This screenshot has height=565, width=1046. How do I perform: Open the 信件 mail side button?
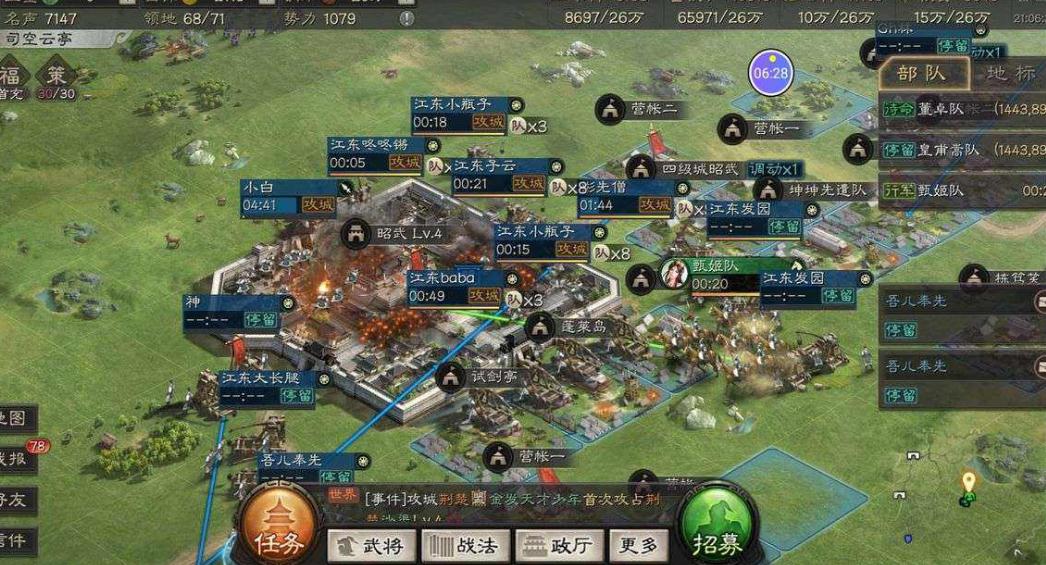17,541
